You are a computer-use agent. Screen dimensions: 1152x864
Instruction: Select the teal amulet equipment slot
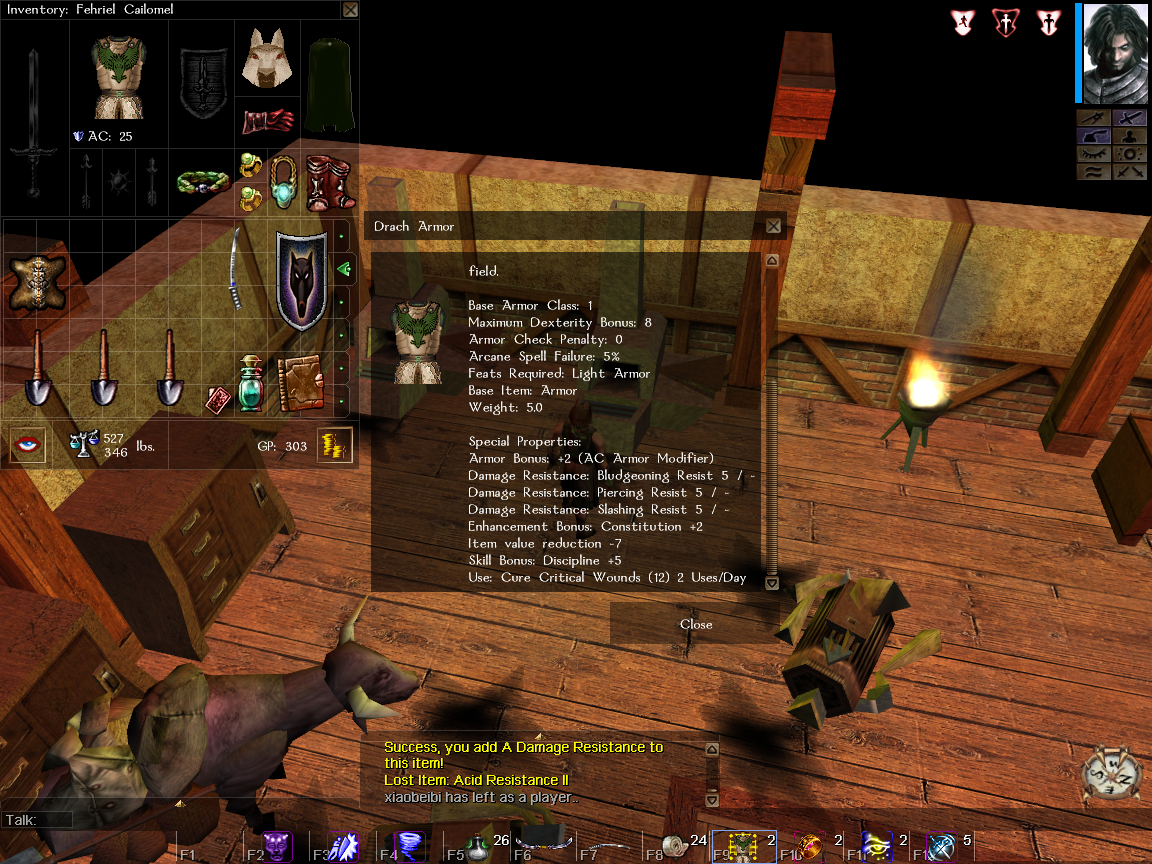tap(283, 181)
